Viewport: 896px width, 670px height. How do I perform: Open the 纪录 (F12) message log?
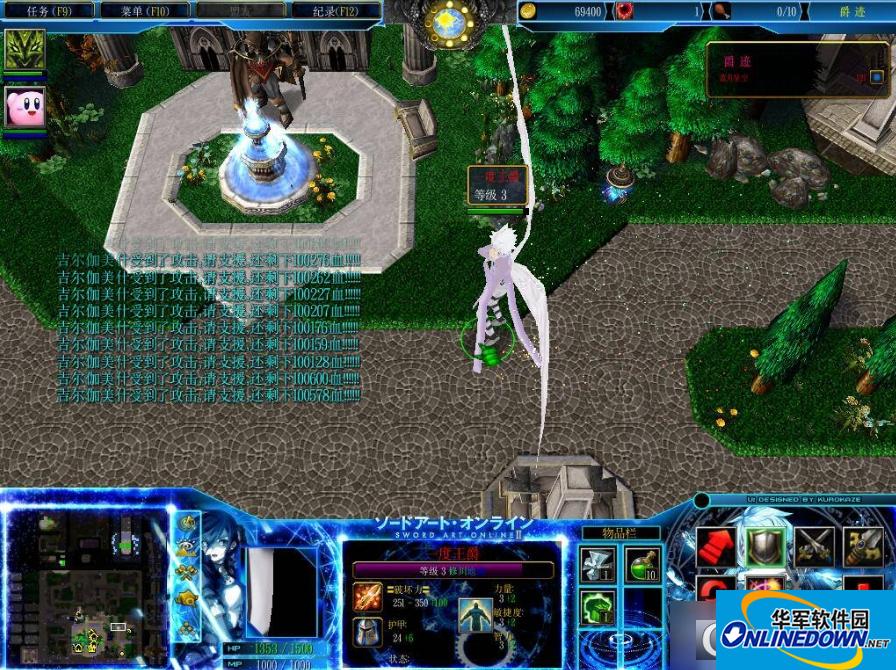point(335,11)
